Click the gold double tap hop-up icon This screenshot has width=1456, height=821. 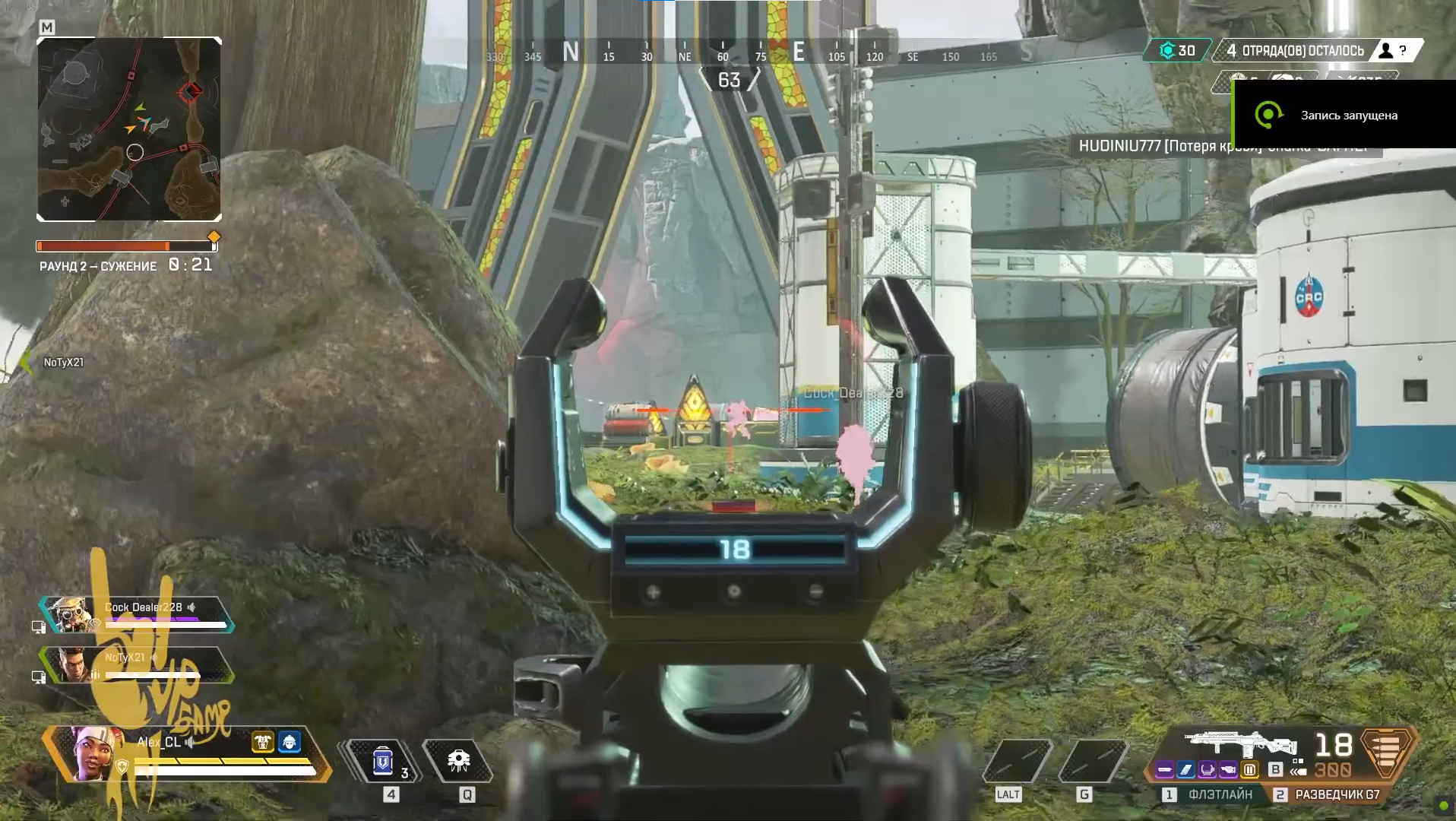click(1249, 770)
